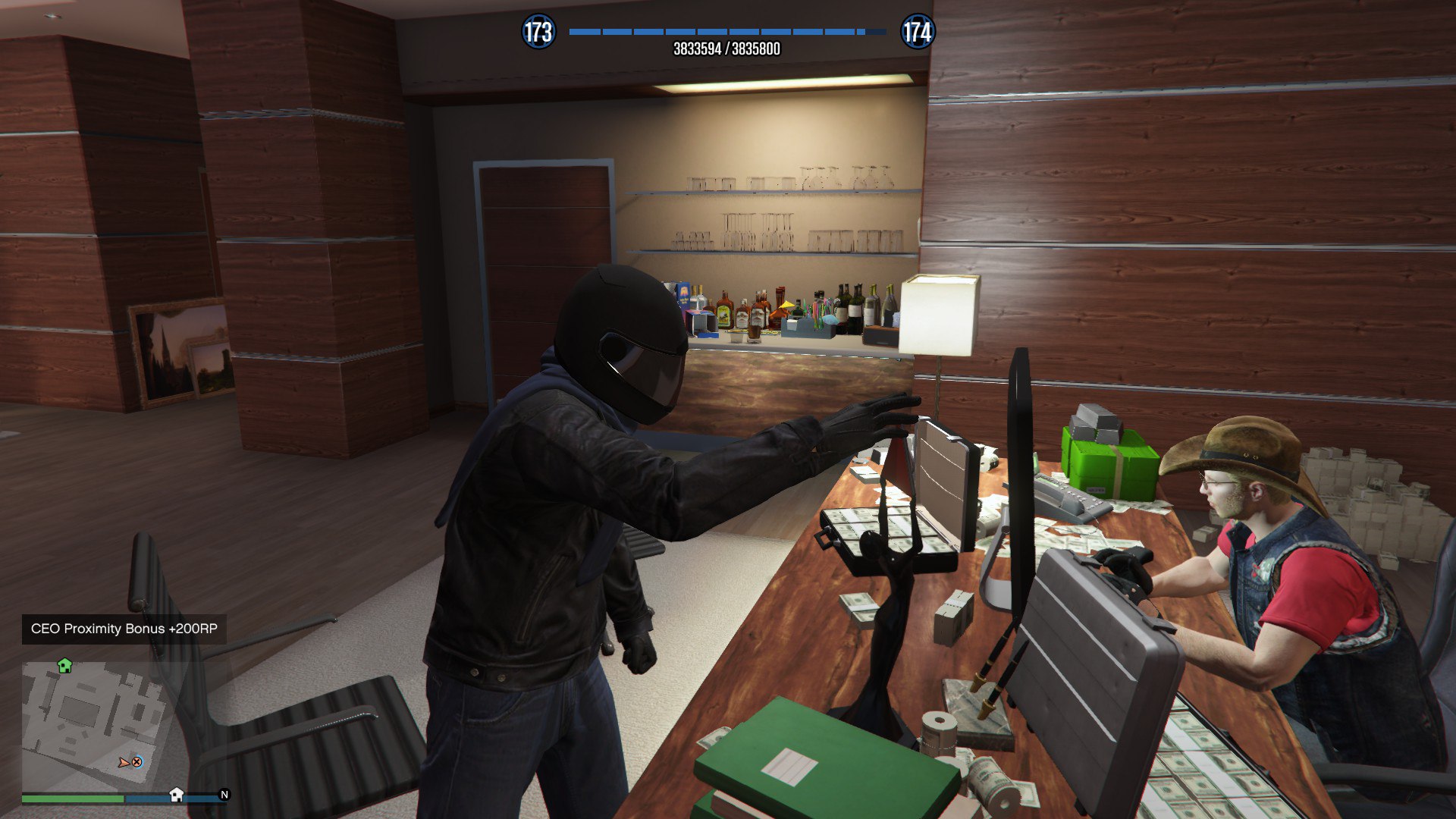This screenshot has height=819, width=1456.
Task: Click the orange player arrow on minimap
Action: tap(124, 762)
